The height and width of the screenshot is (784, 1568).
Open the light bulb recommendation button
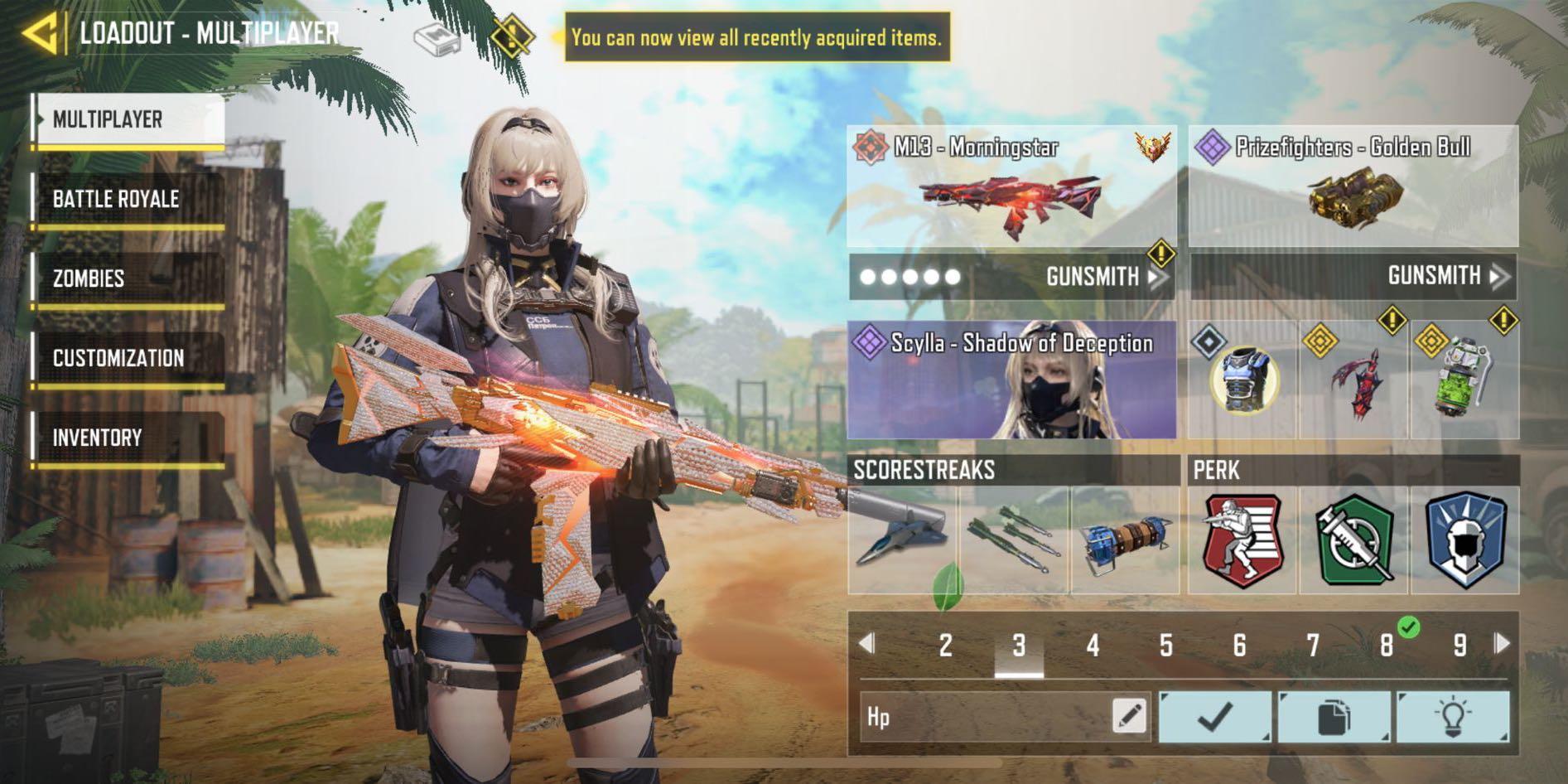(x=1452, y=717)
